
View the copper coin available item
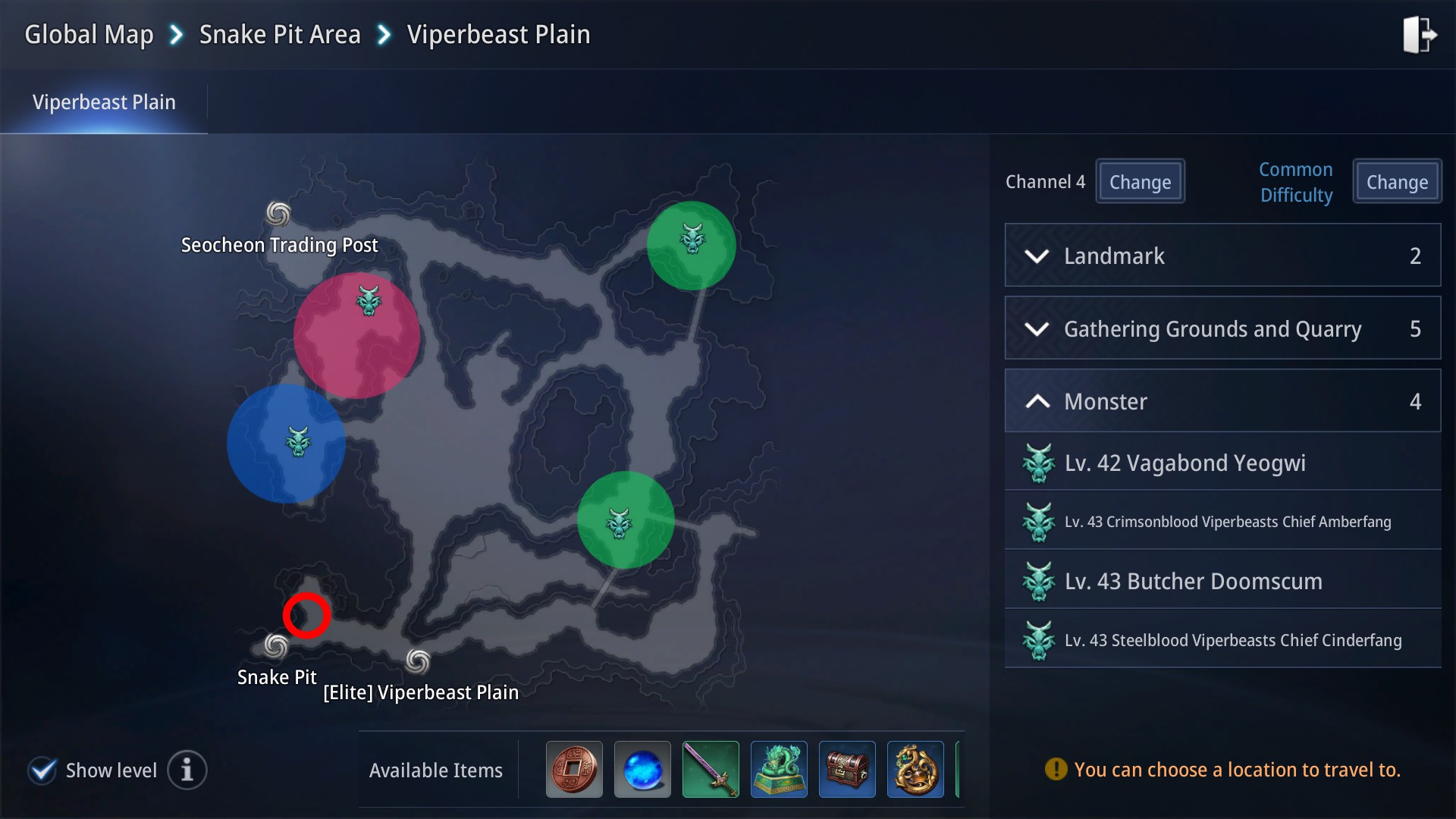pyautogui.click(x=574, y=770)
